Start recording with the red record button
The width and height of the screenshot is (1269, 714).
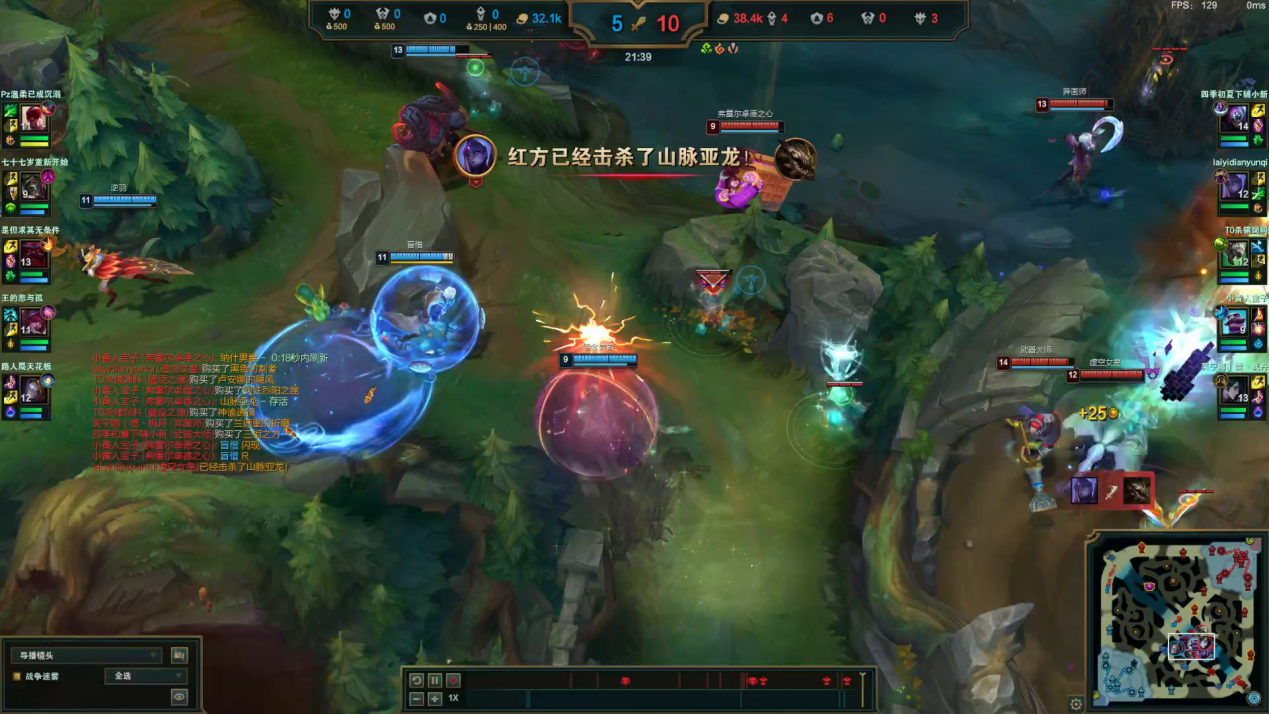click(453, 680)
